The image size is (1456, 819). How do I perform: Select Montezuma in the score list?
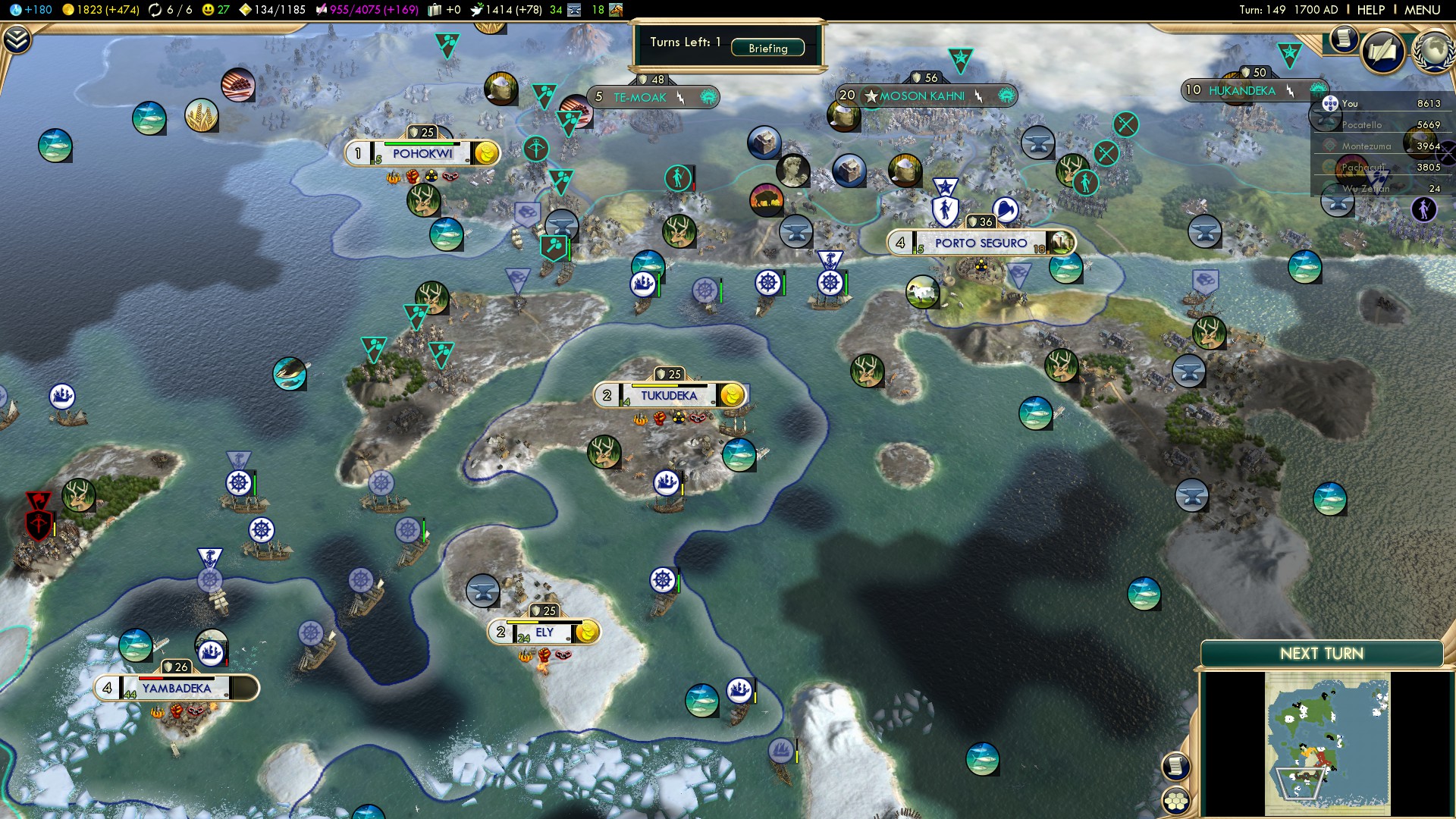[1367, 146]
